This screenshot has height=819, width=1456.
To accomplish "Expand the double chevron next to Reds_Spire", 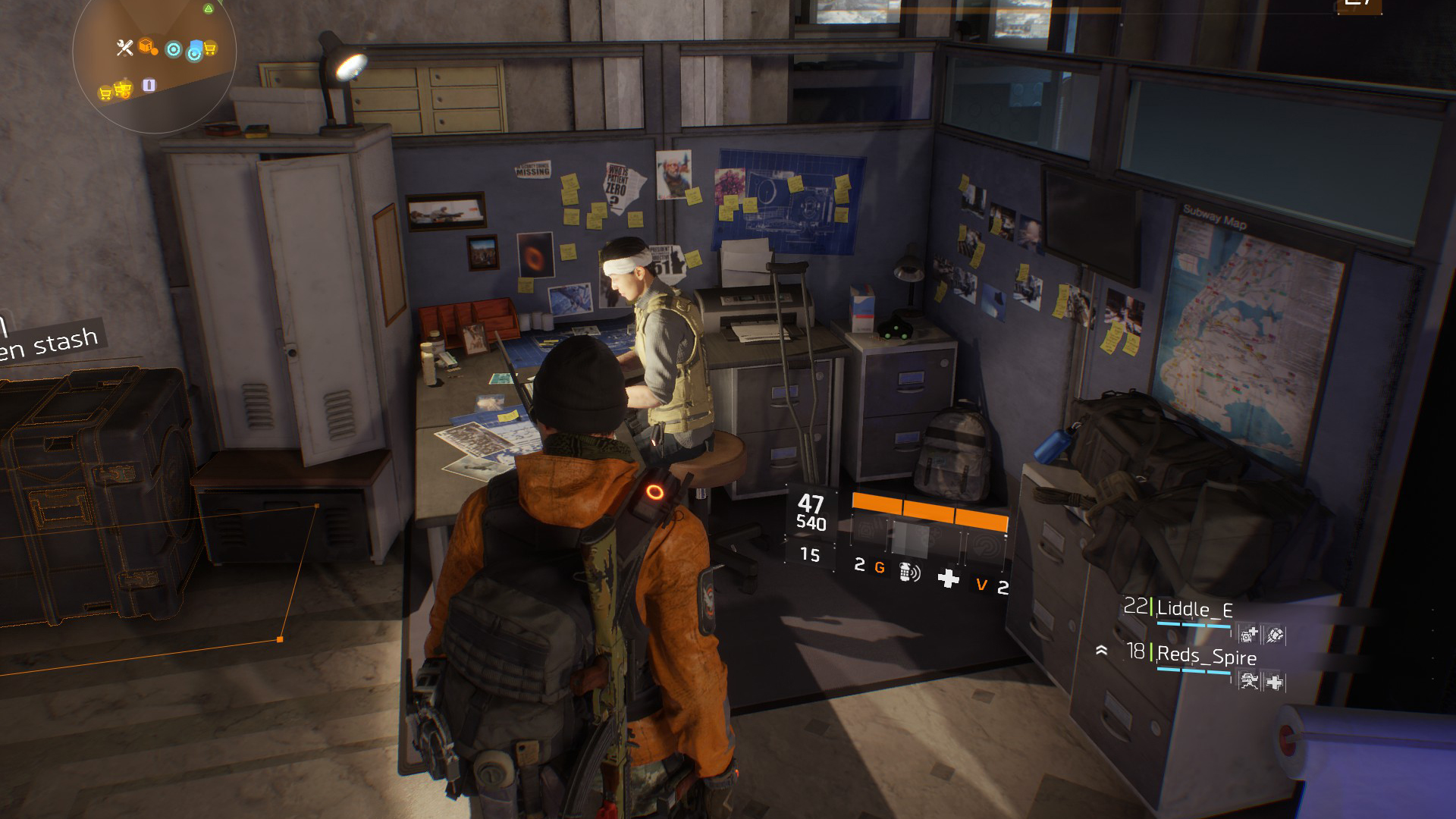I will coord(1102,651).
